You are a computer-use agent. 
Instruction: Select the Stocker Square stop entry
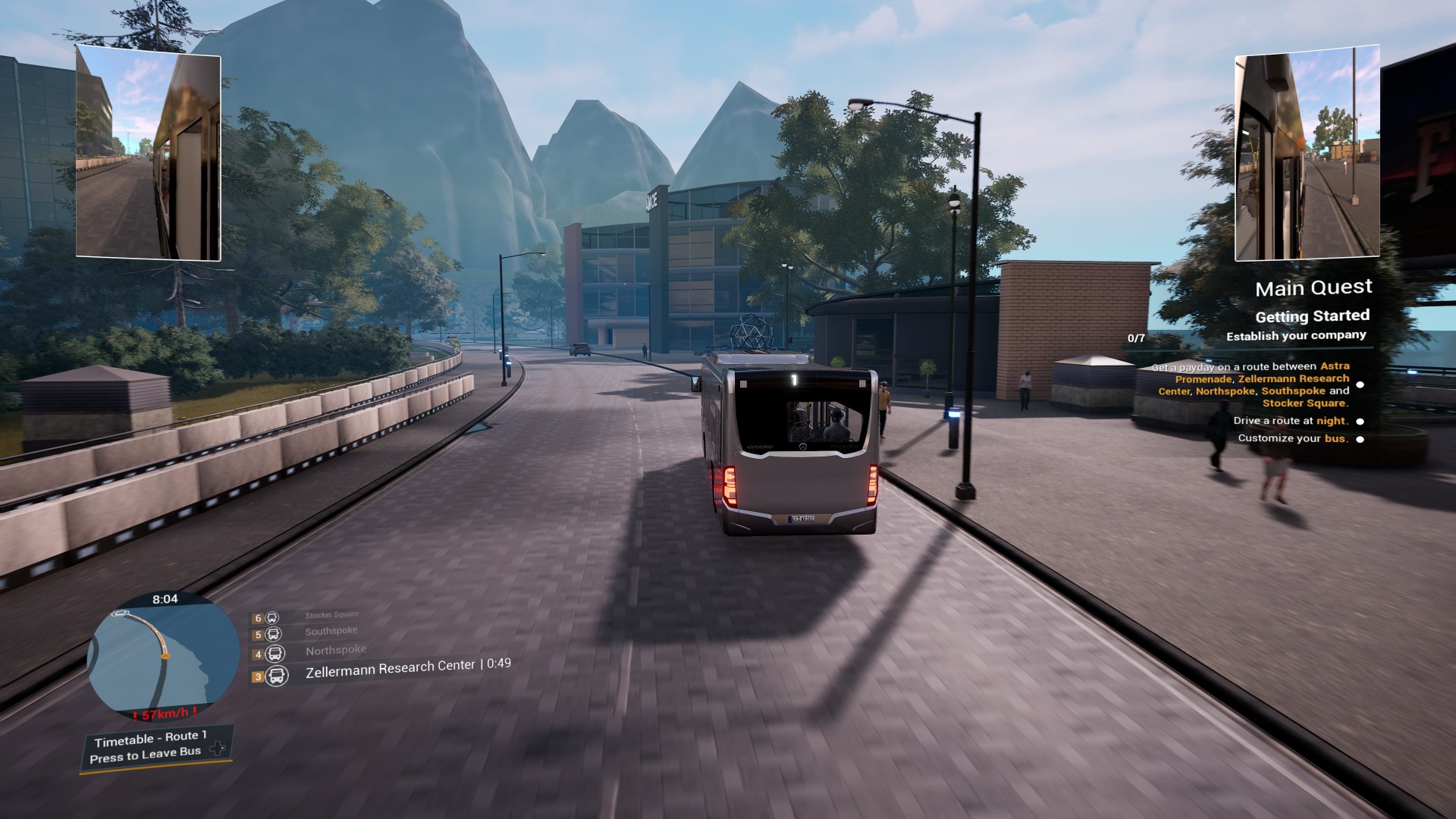[331, 615]
